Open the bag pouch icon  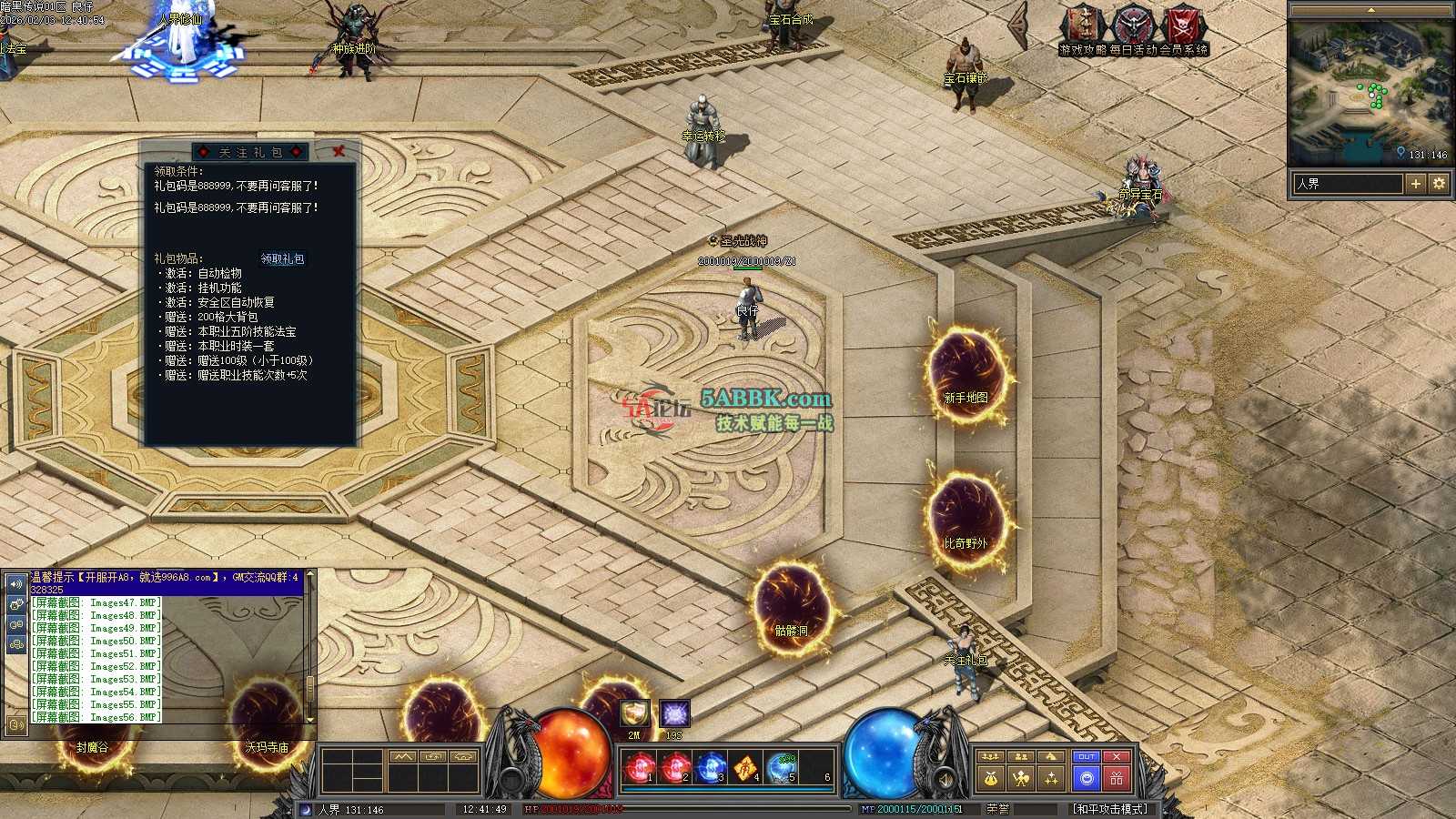991,779
